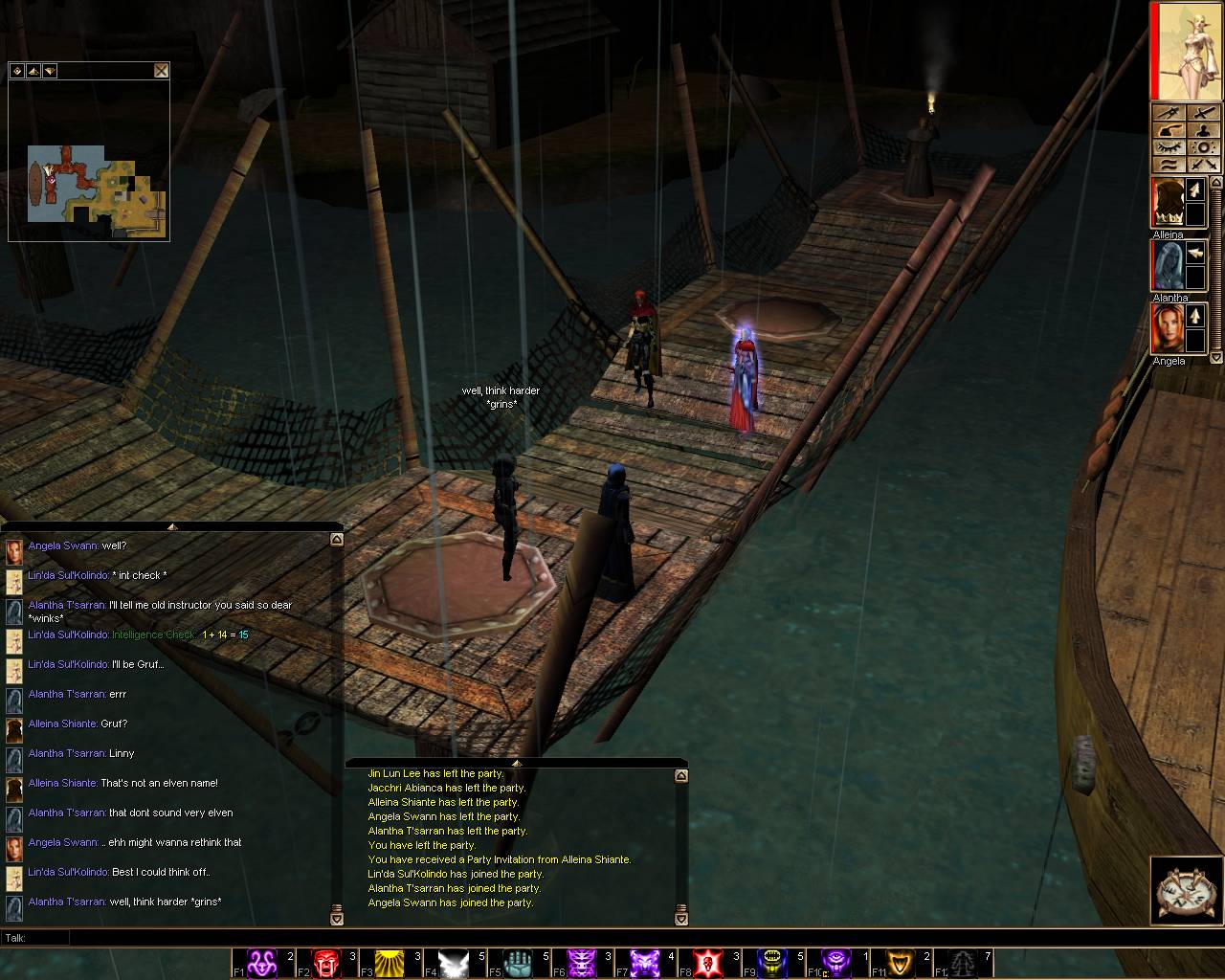Click the minimap's center-on-player diamond button
This screenshot has height=980, width=1225.
click(17, 71)
